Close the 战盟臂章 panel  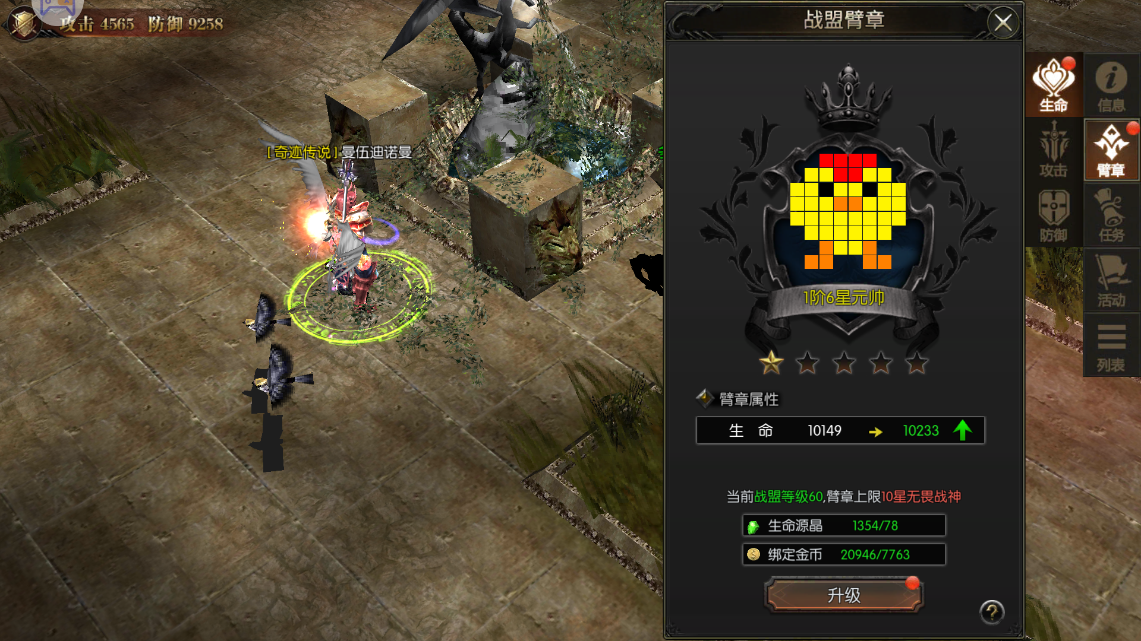pos(1002,22)
